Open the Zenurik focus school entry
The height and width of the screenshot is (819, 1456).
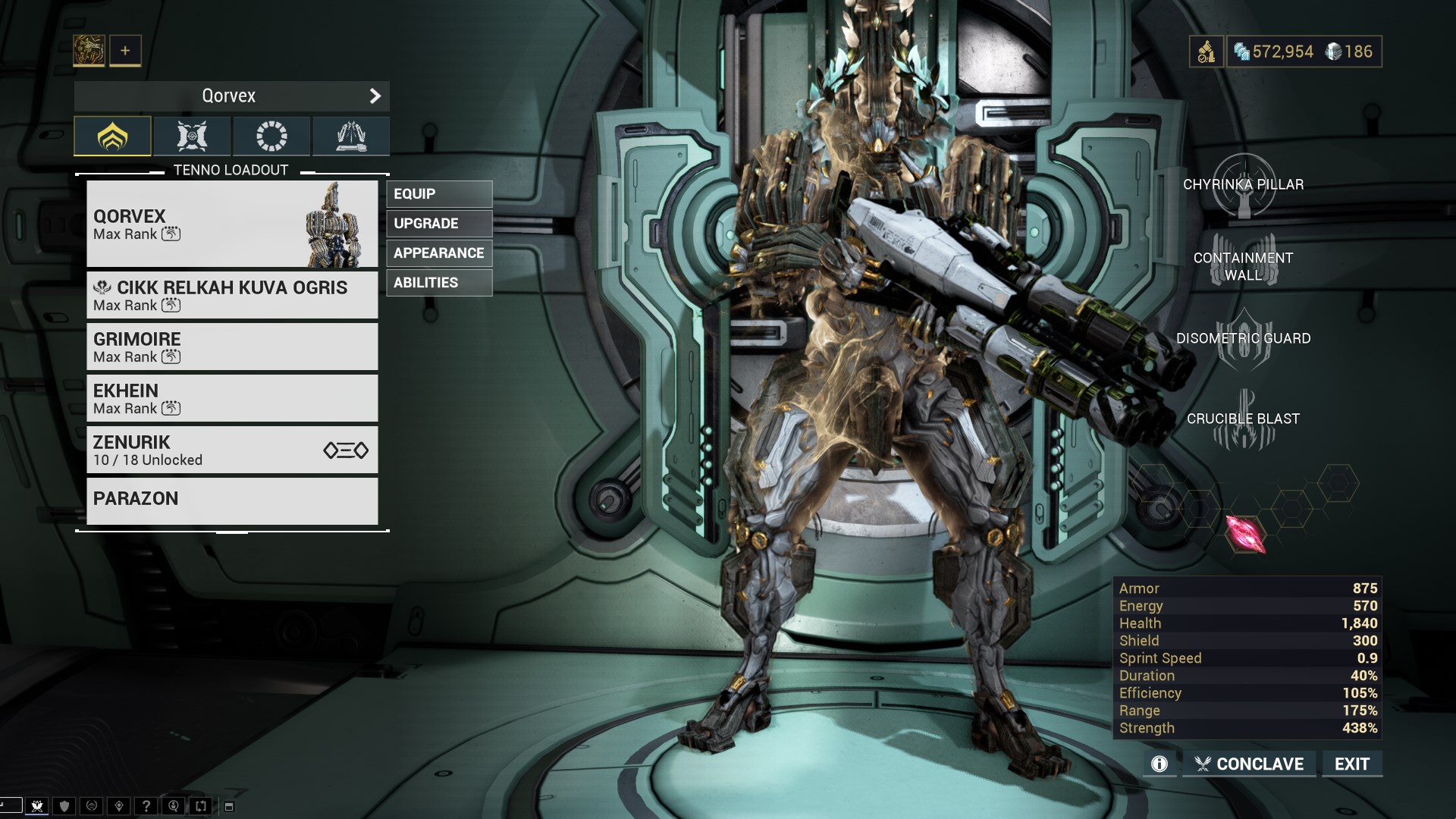[232, 450]
